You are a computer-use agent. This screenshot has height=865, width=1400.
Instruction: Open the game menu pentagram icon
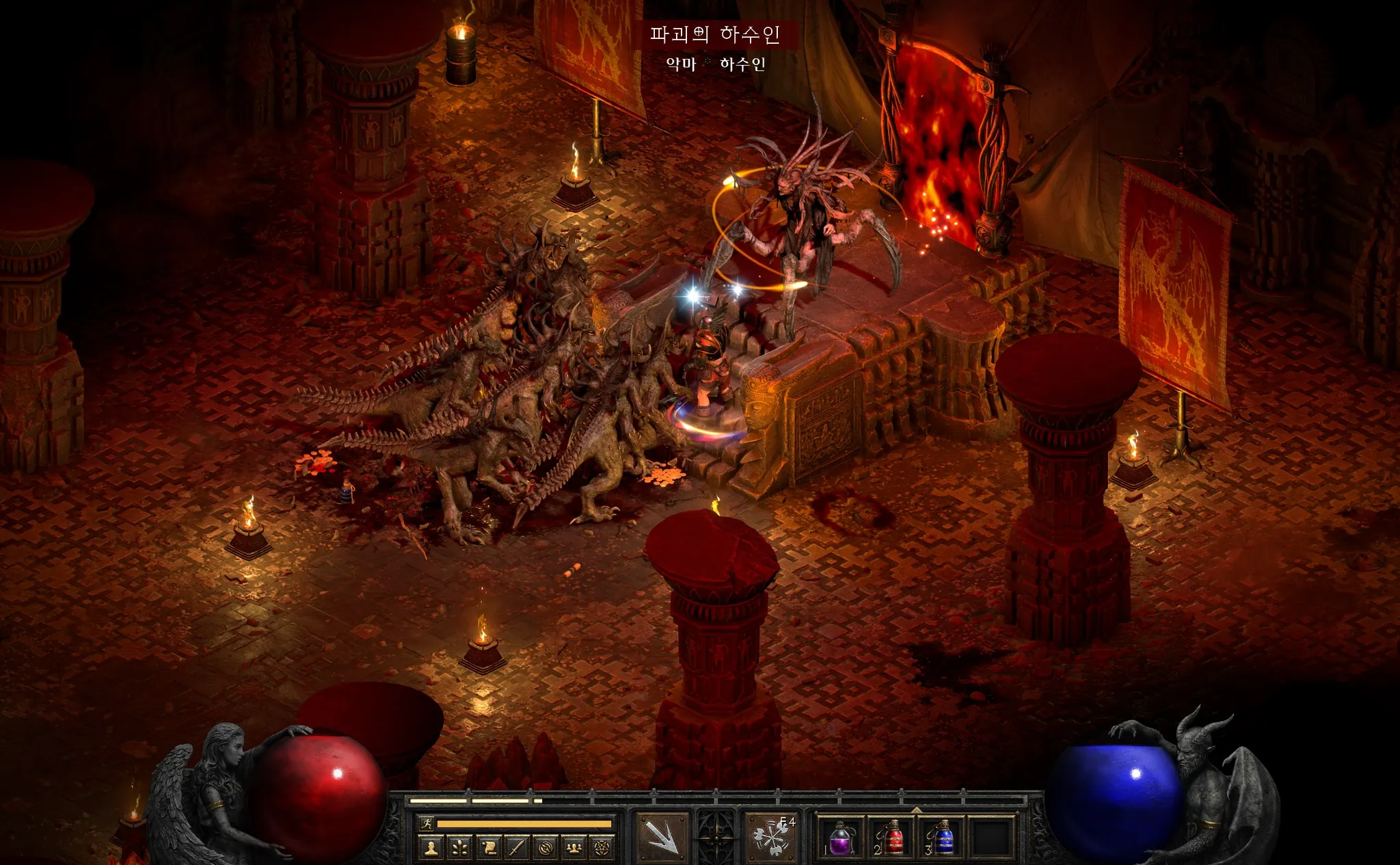602,848
